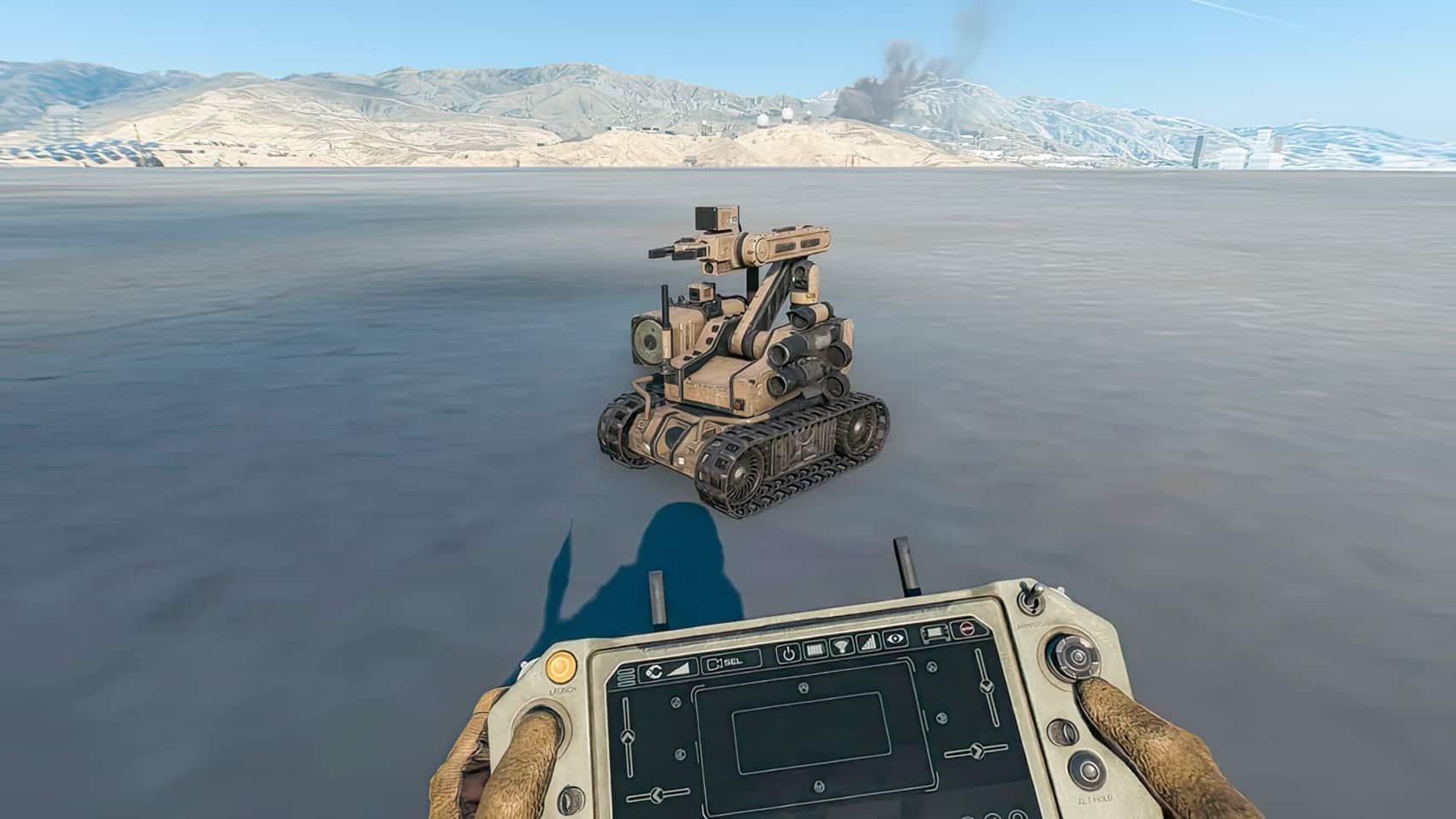Tap the battery status icon

pyautogui.click(x=814, y=650)
